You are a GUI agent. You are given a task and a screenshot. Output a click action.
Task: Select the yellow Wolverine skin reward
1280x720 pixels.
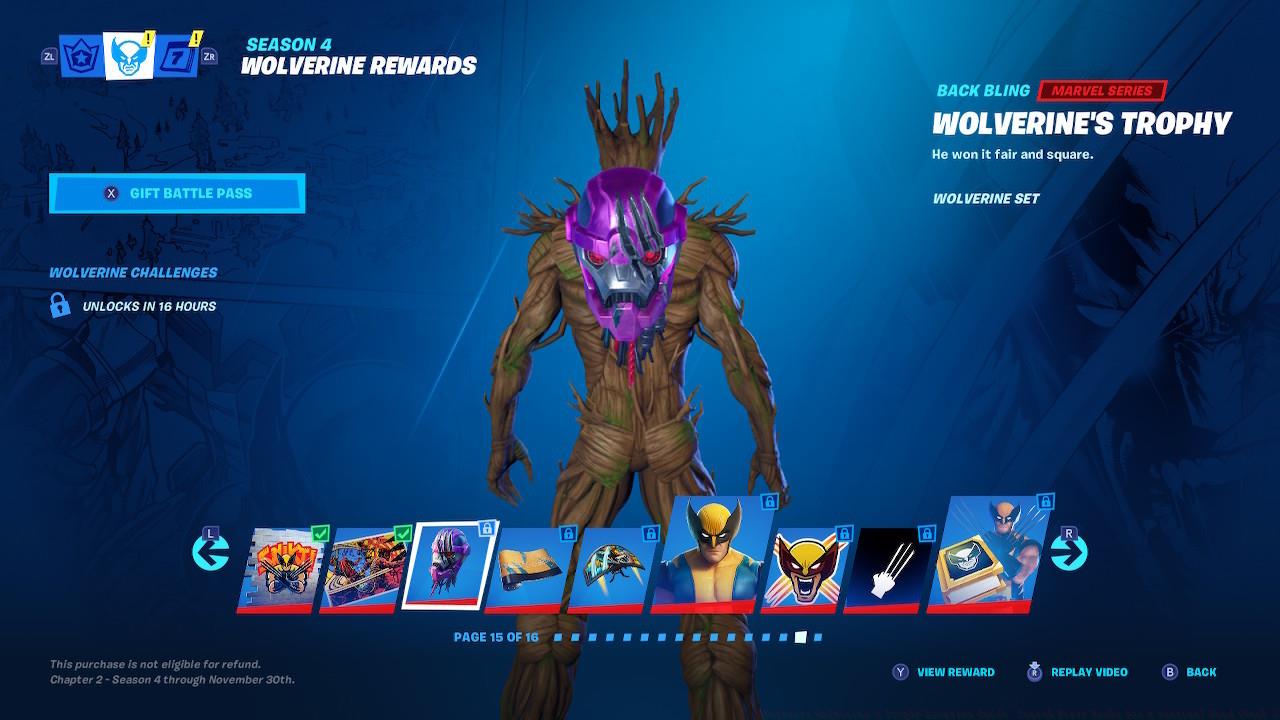(x=714, y=548)
